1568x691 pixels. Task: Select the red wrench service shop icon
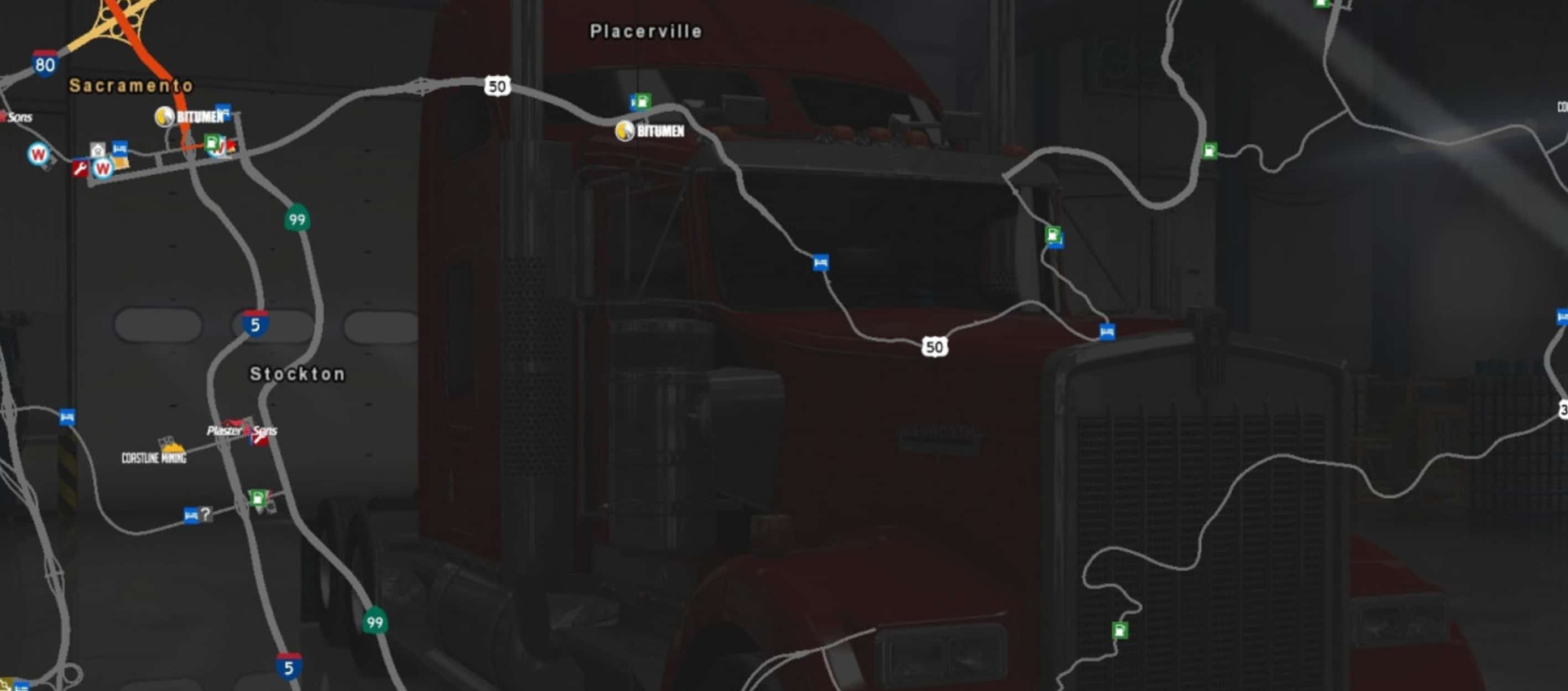80,168
